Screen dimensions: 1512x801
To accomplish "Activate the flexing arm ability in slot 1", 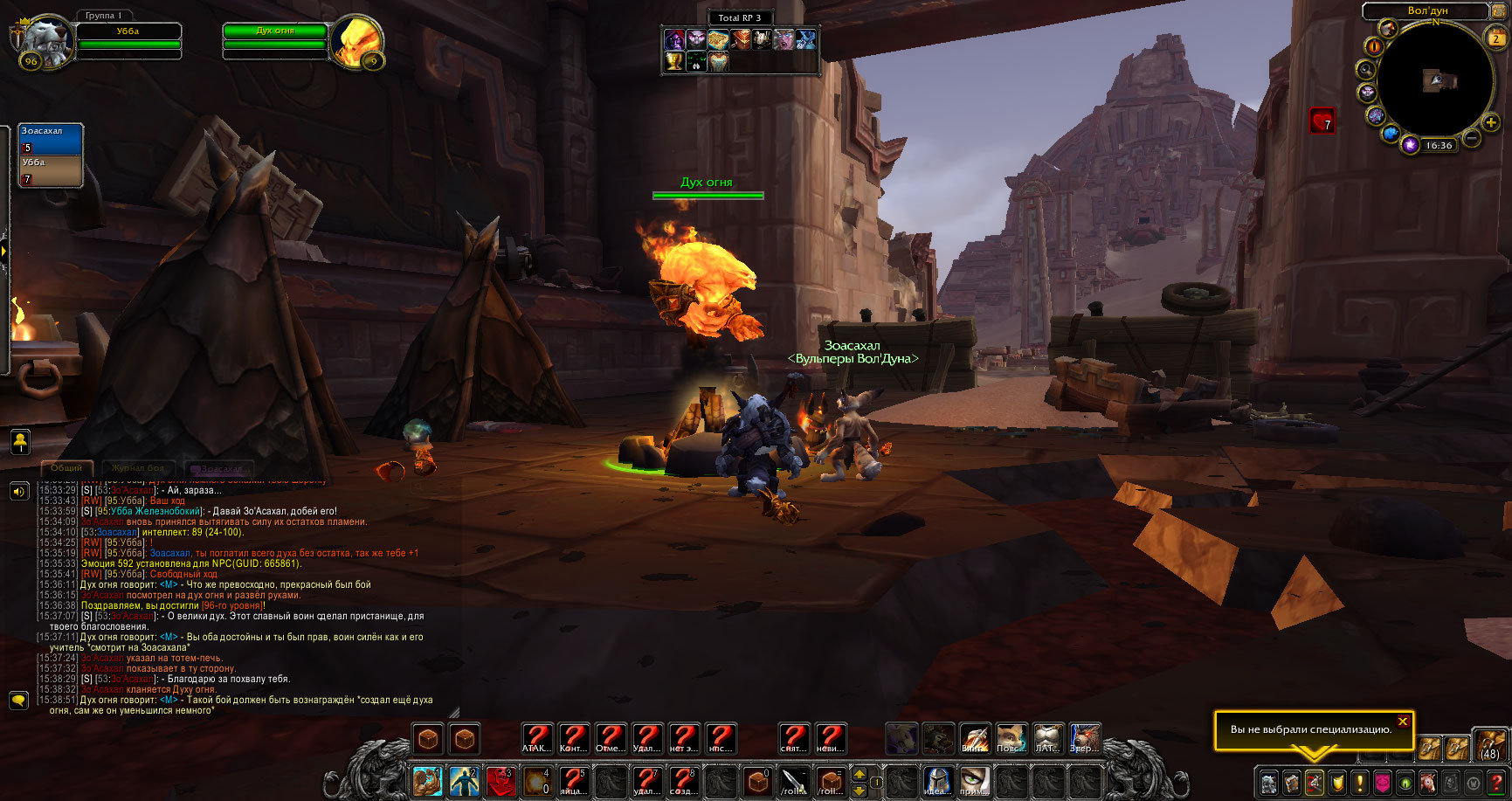I will [427, 780].
